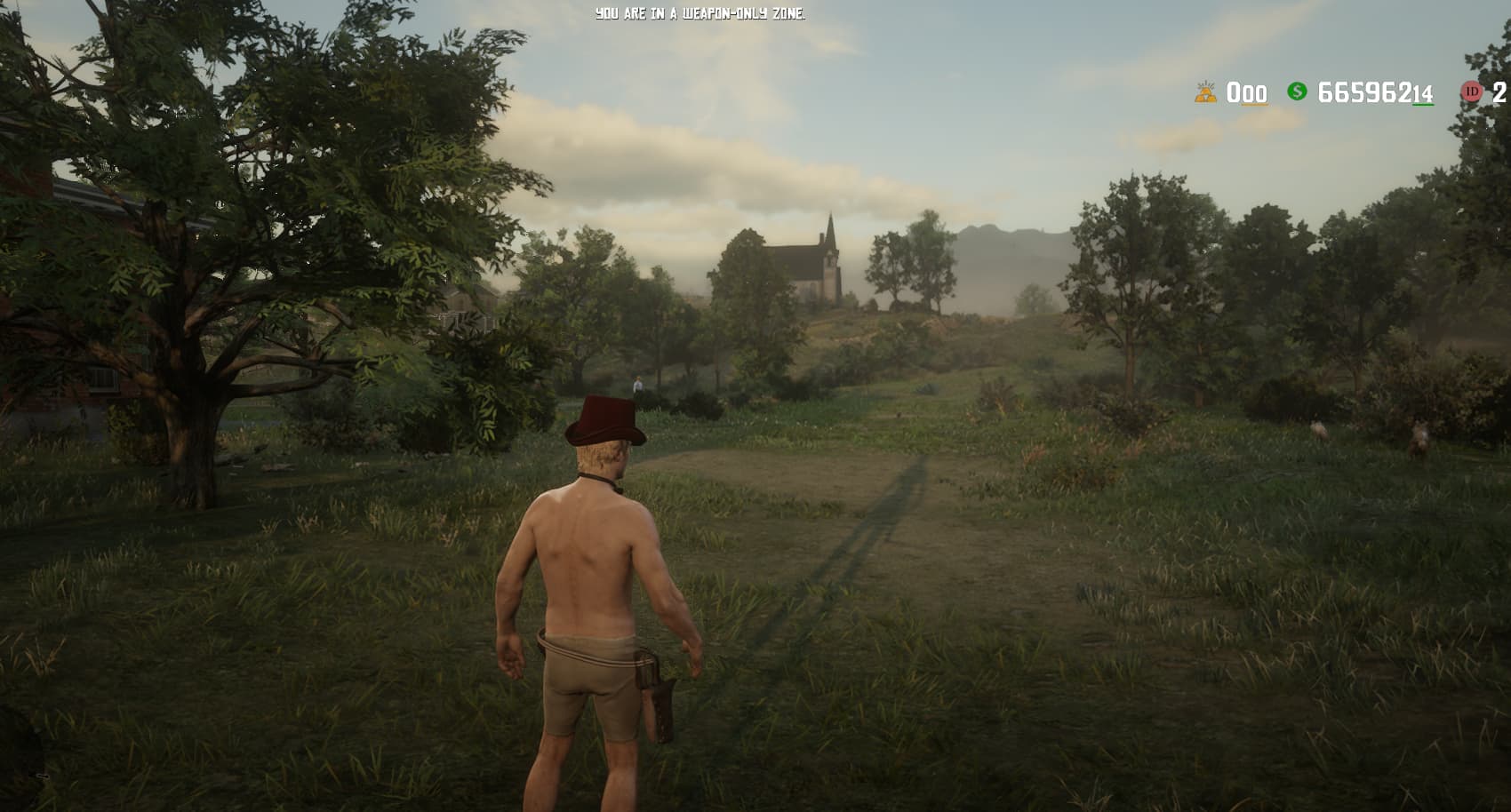Image resolution: width=1511 pixels, height=812 pixels.
Task: Click the red player ID badge
Action: (x=1472, y=92)
